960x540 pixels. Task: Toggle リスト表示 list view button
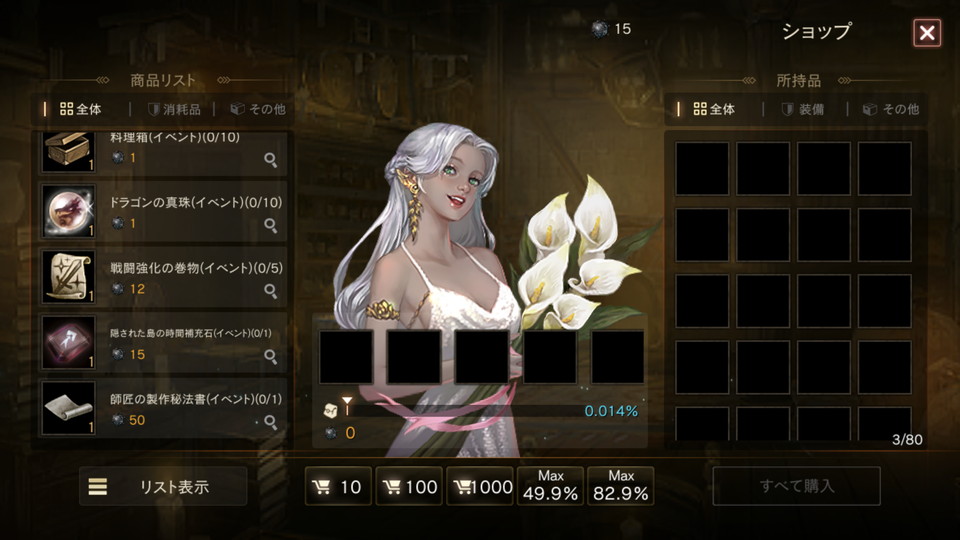coord(163,487)
